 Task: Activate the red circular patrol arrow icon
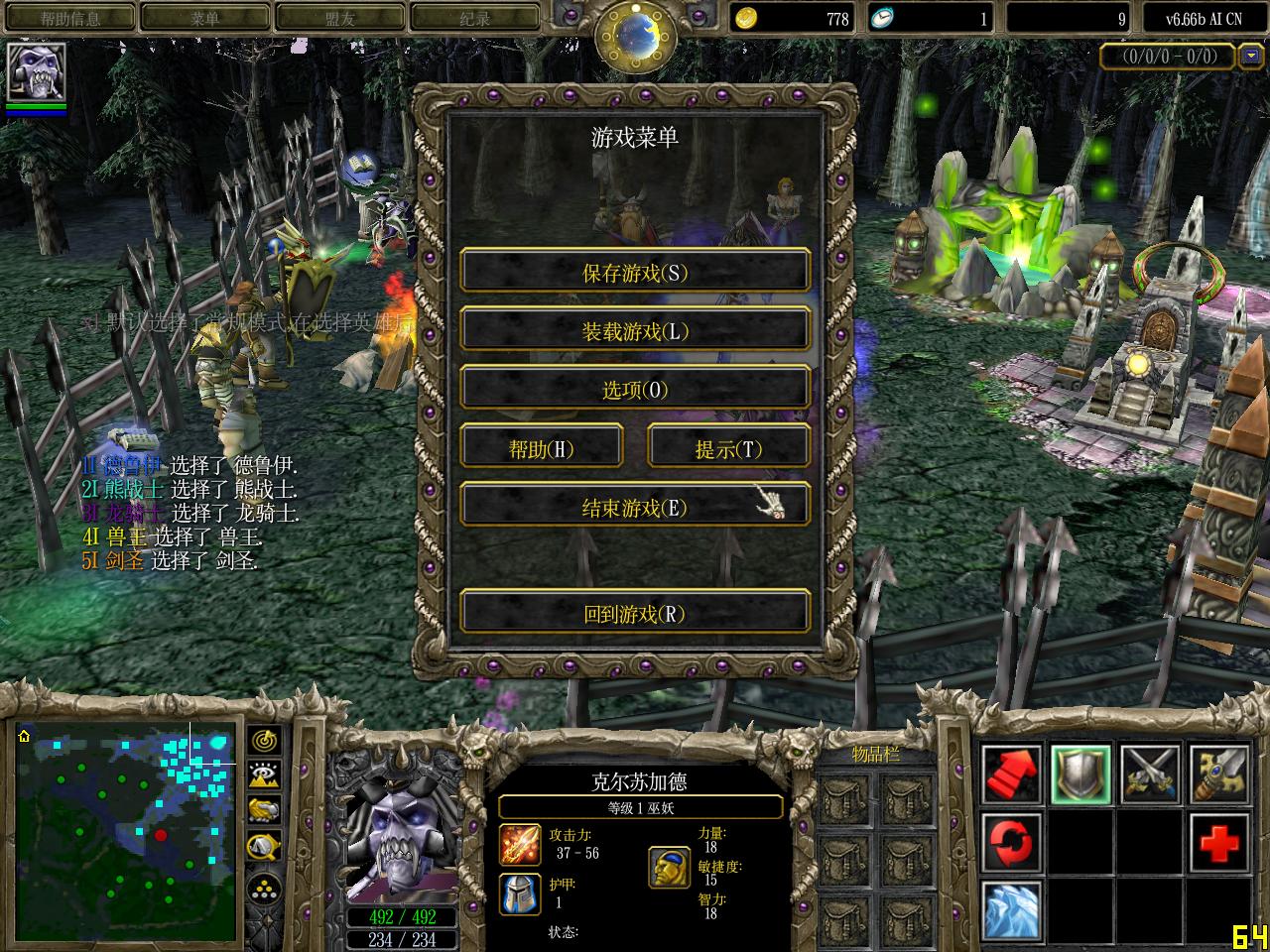pos(1011,842)
